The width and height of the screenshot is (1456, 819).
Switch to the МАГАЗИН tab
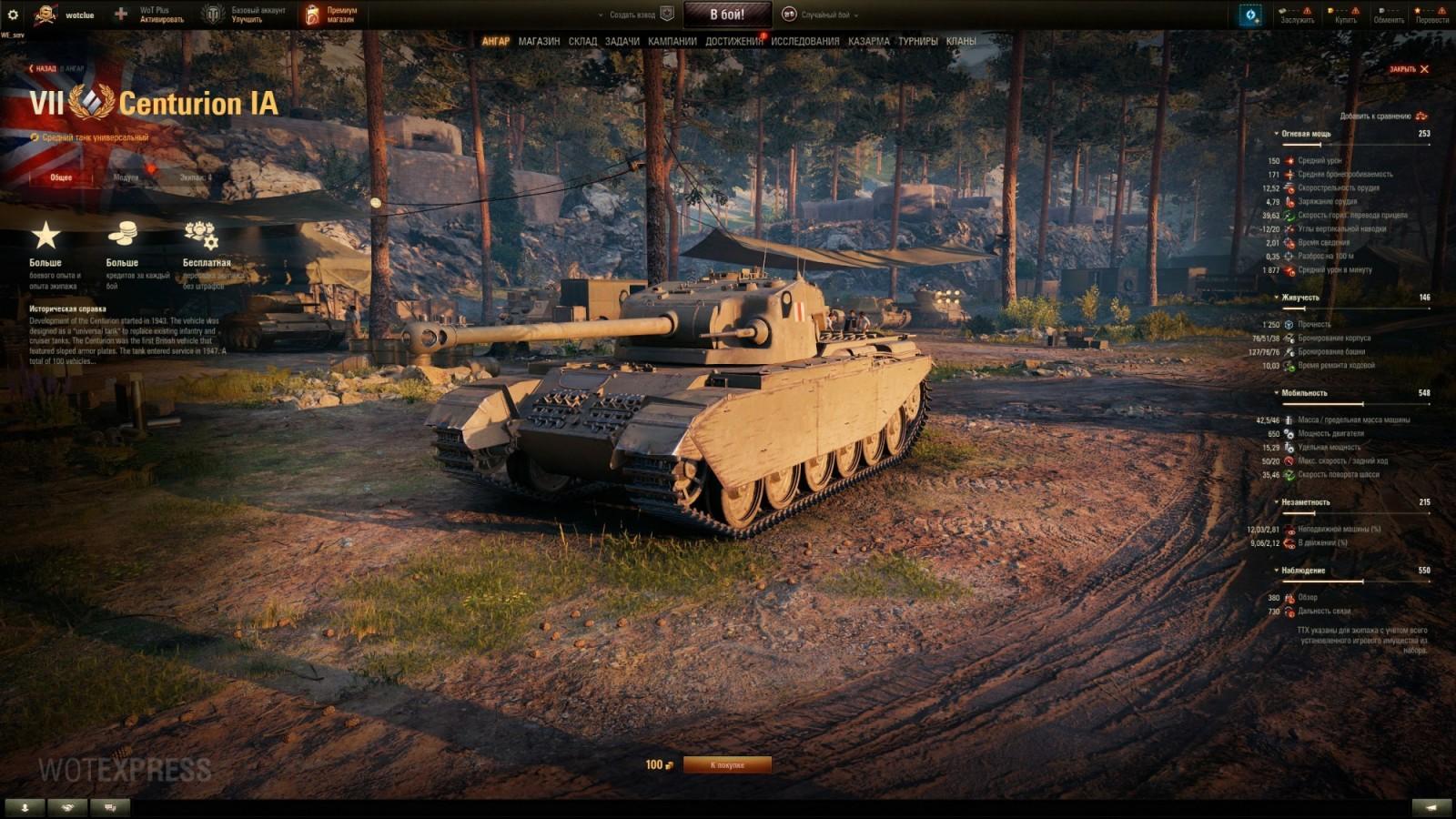[x=538, y=41]
